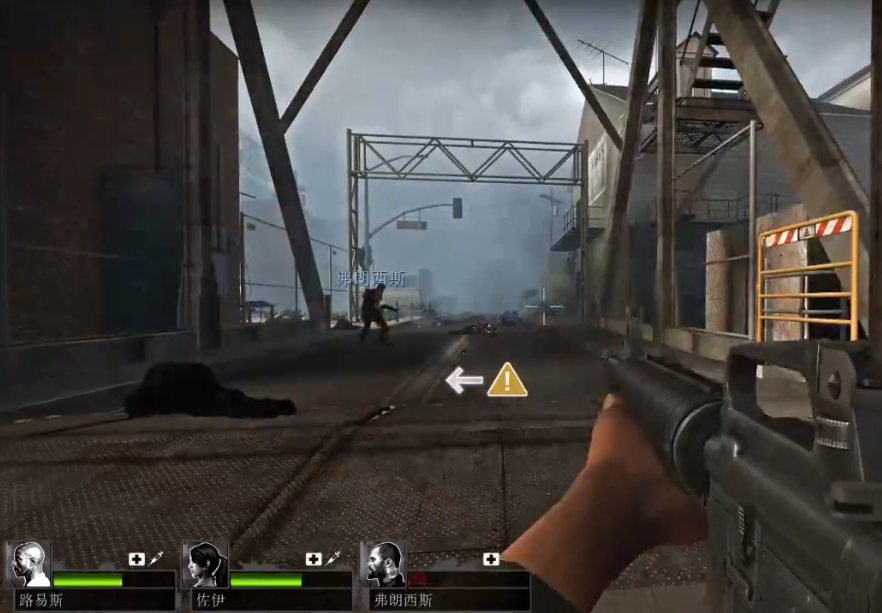Image resolution: width=882 pixels, height=613 pixels.
Task: Click the first aid kit icon for 弗朗西斯
Action: click(x=491, y=559)
